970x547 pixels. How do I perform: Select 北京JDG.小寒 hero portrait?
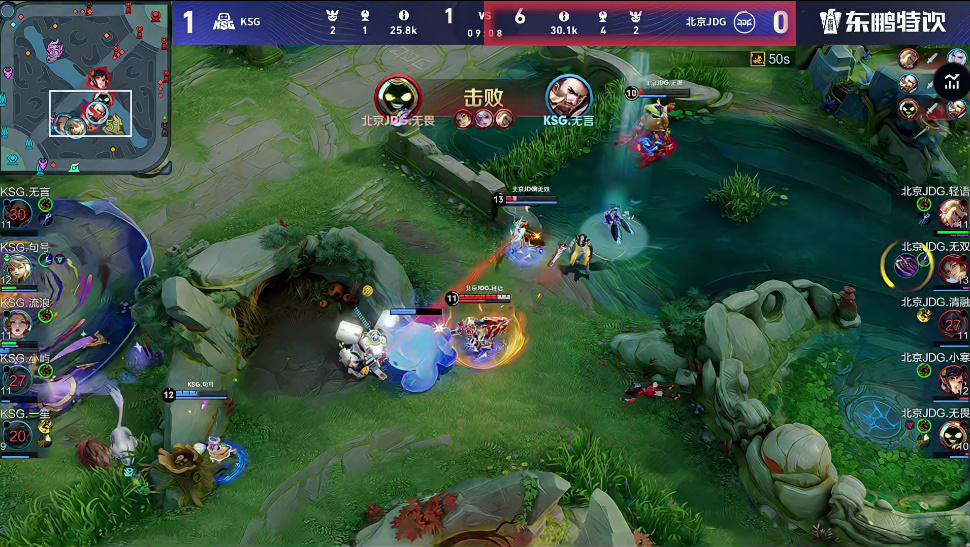click(x=953, y=379)
